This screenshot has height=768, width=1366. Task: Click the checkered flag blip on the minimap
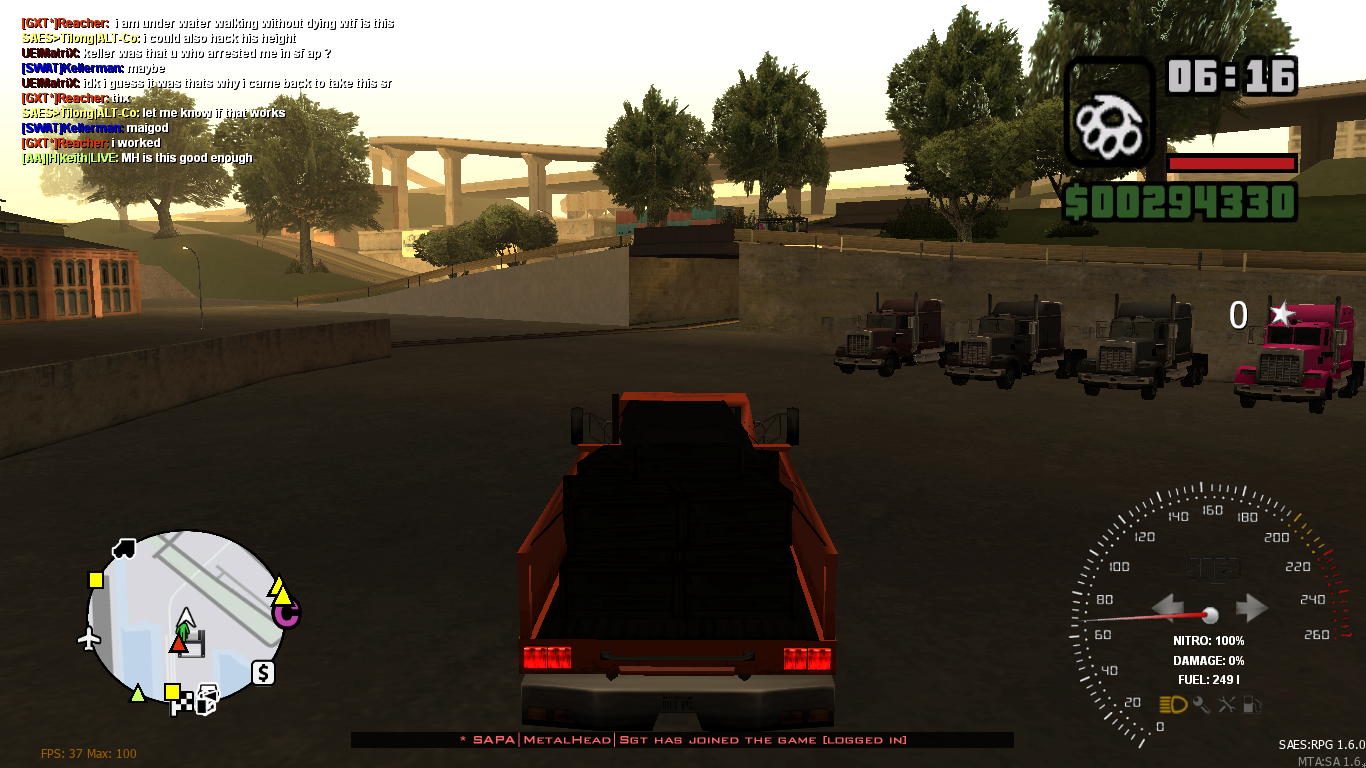(182, 703)
